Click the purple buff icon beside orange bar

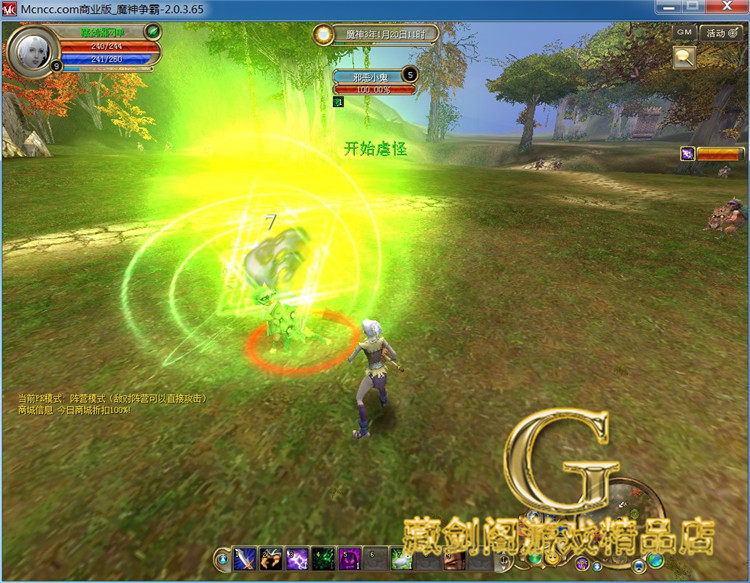point(688,153)
